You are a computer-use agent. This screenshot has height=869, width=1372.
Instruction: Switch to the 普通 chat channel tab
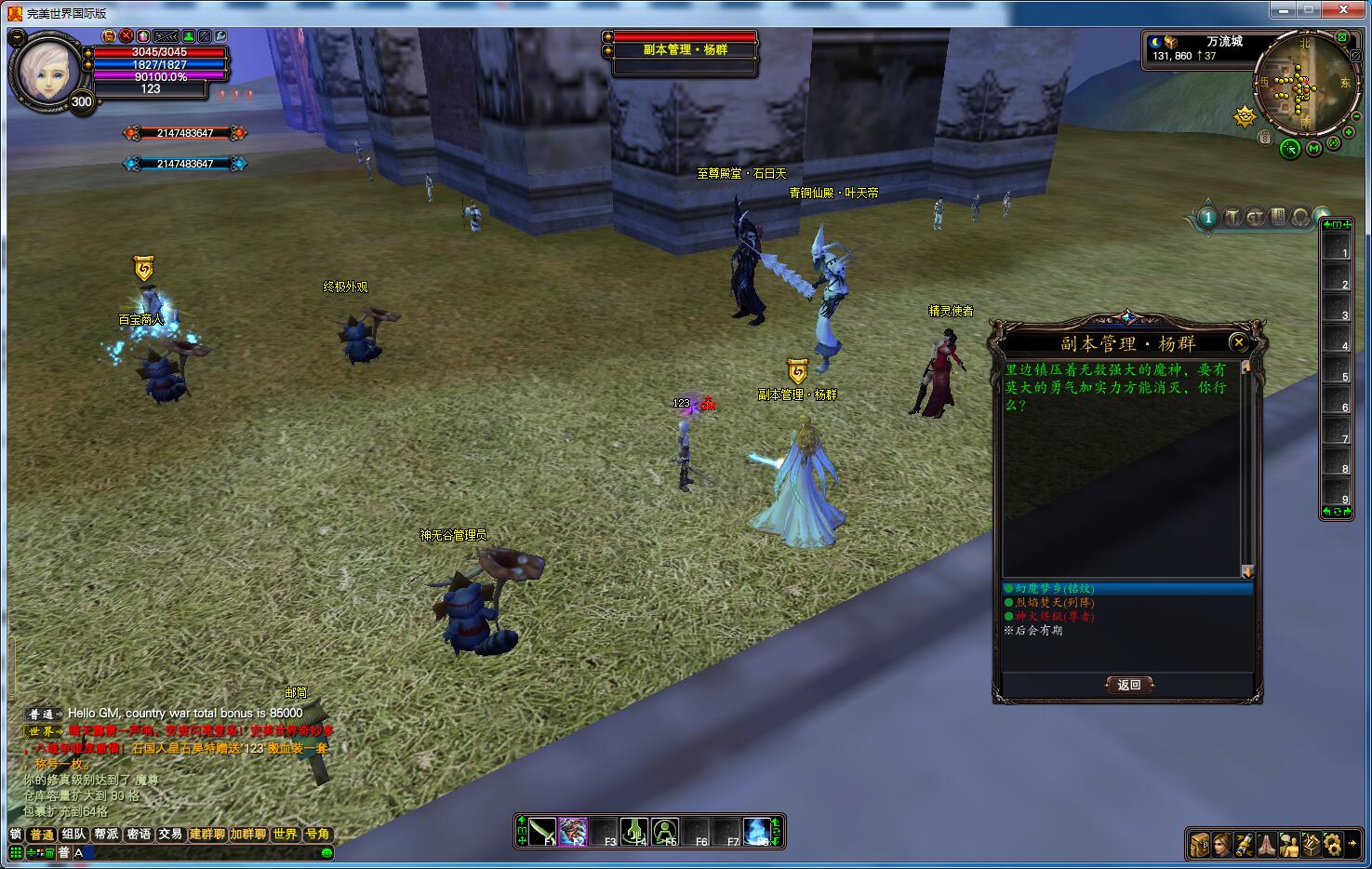click(42, 835)
